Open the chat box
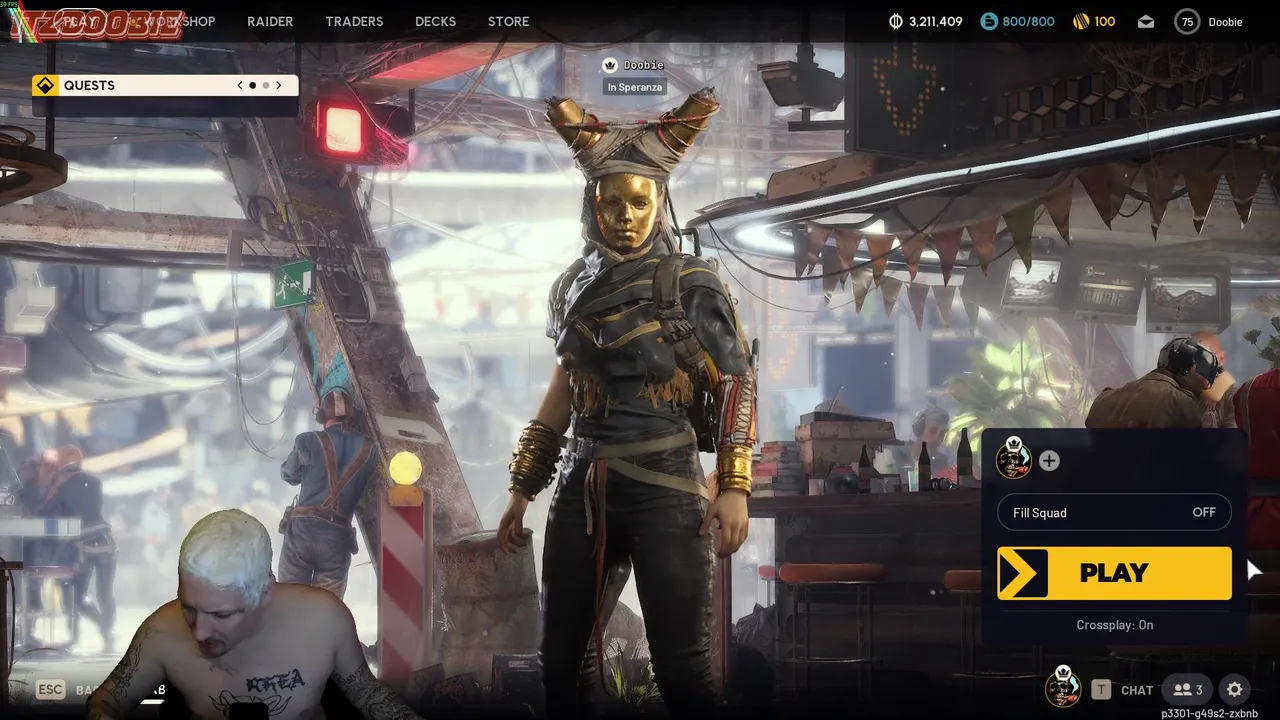 pos(1124,690)
